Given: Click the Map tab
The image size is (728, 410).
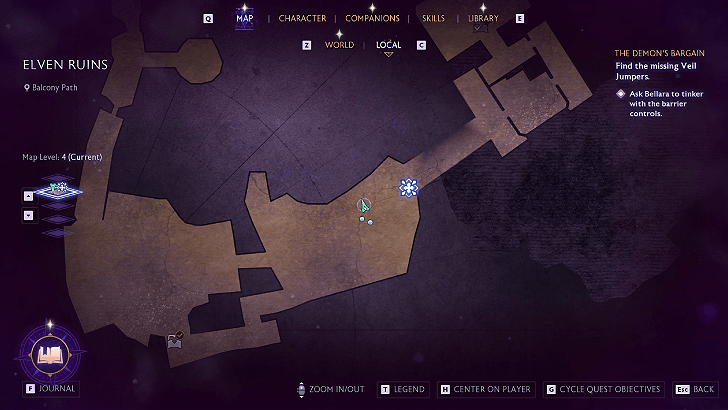Looking at the screenshot, I should (x=244, y=18).
